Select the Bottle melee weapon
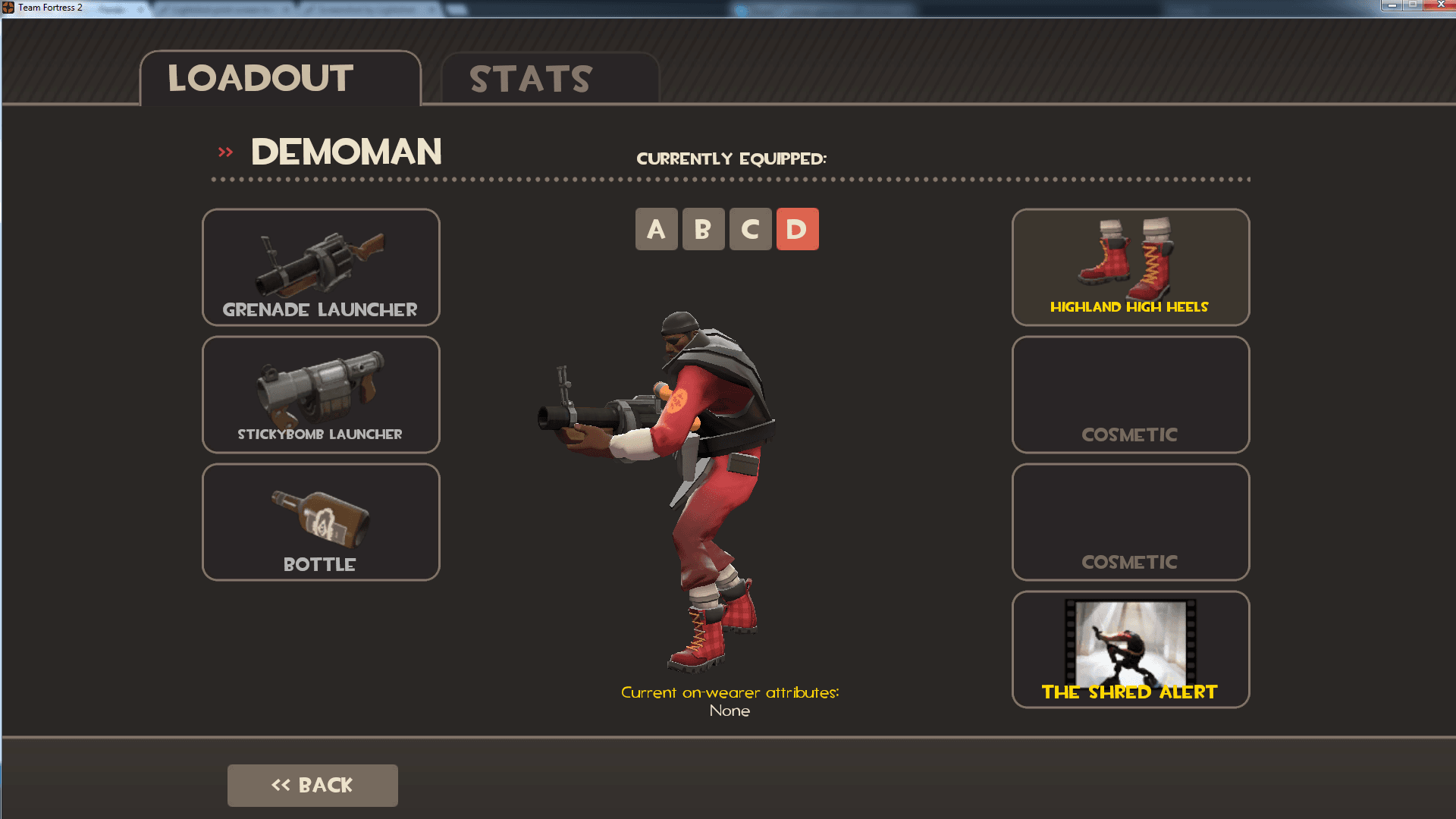1456x819 pixels. pyautogui.click(x=320, y=522)
